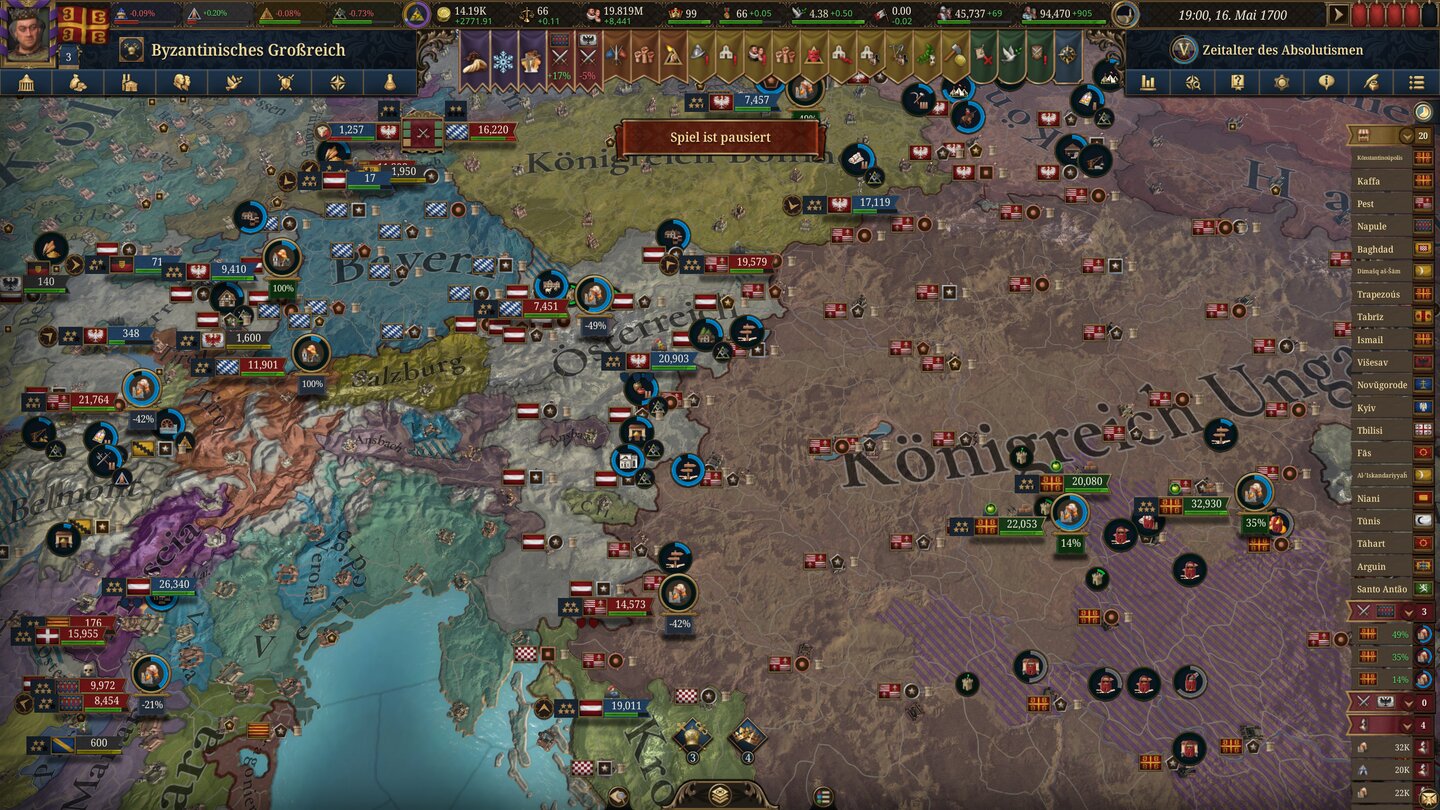The image size is (1440, 810).
Task: Open the economy panel with the money bag icon
Action: coord(79,82)
